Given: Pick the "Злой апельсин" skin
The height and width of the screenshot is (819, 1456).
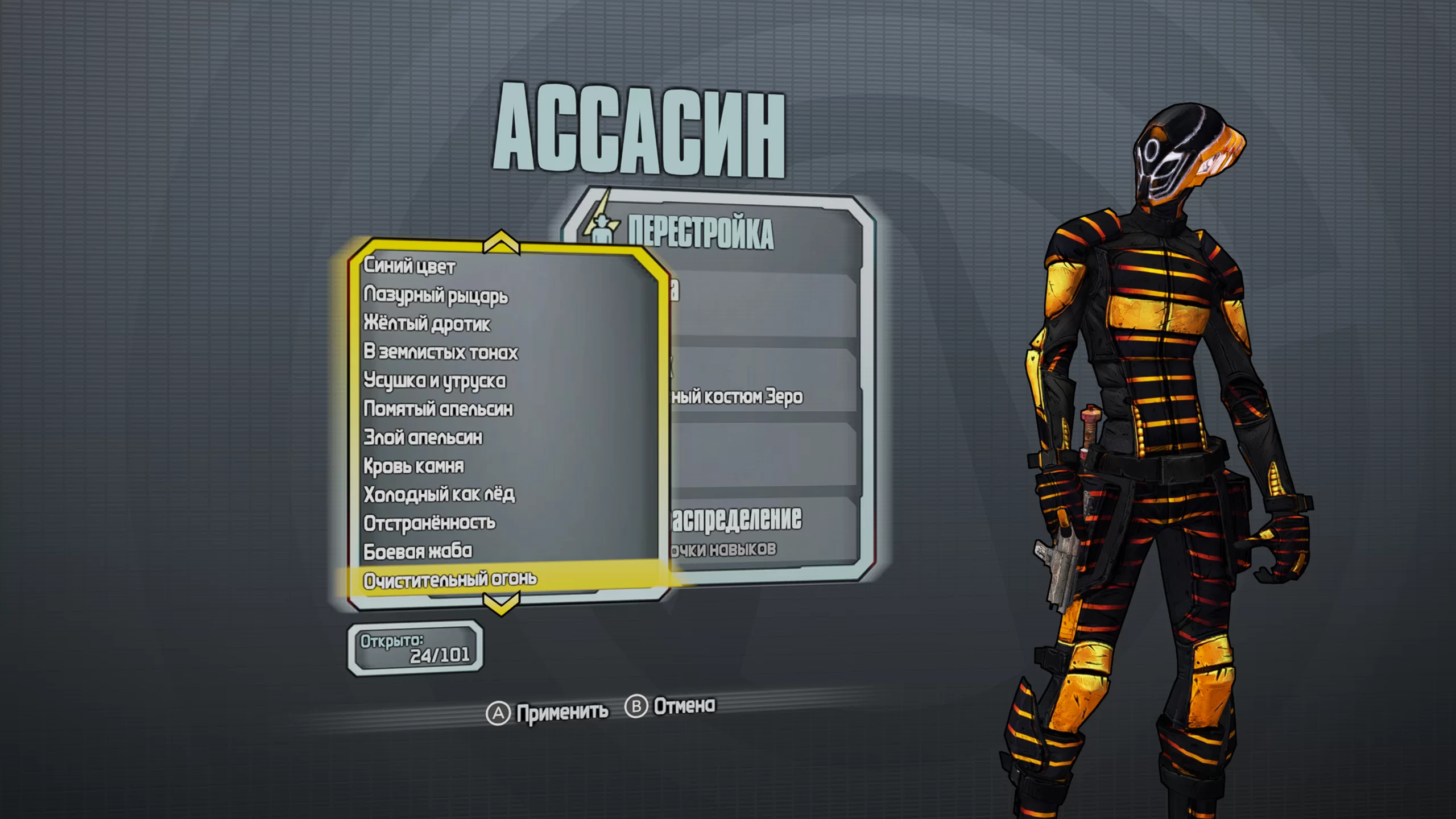Looking at the screenshot, I should [423, 437].
